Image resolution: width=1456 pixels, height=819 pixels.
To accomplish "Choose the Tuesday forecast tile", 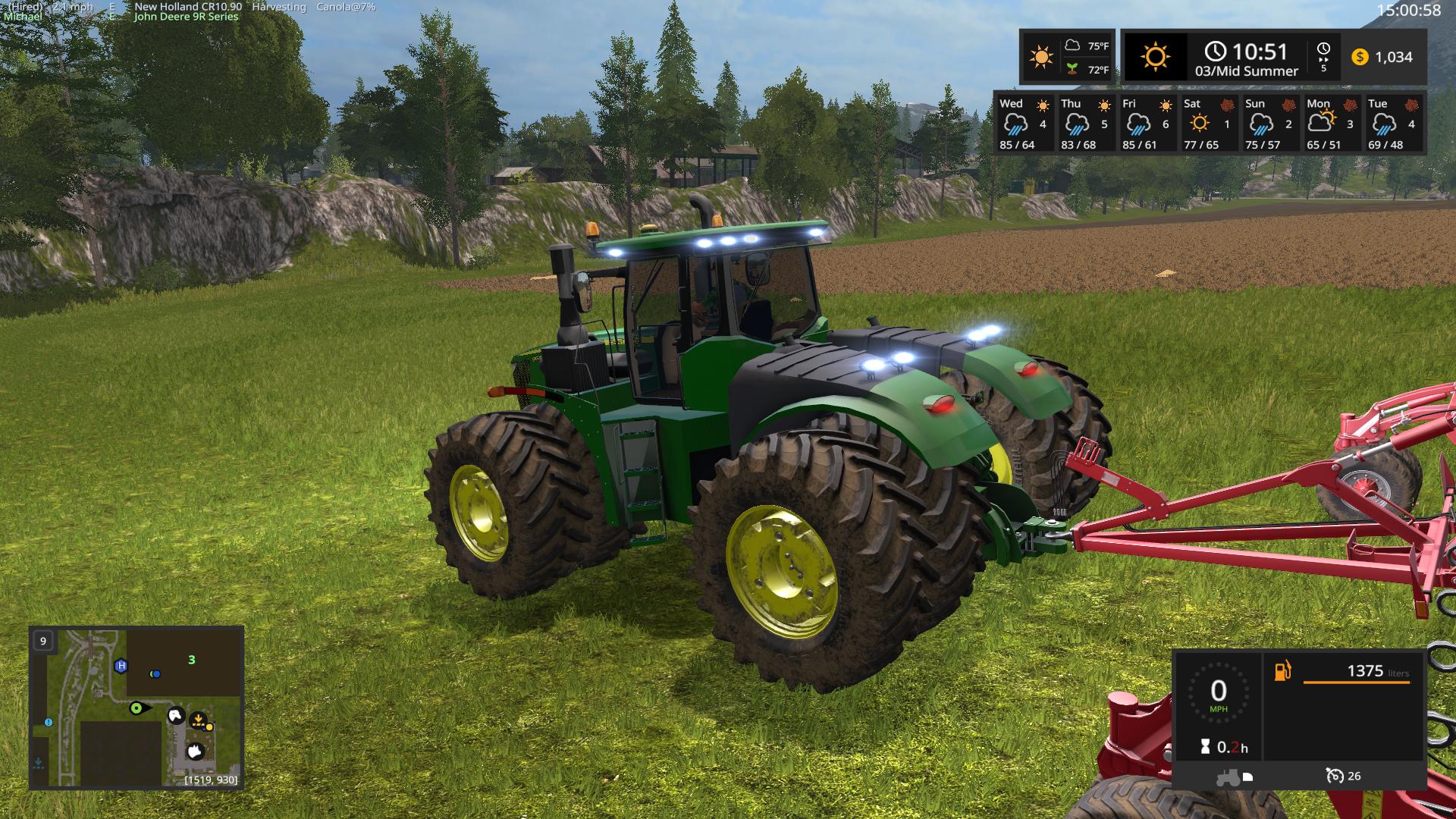I will tap(1392, 123).
